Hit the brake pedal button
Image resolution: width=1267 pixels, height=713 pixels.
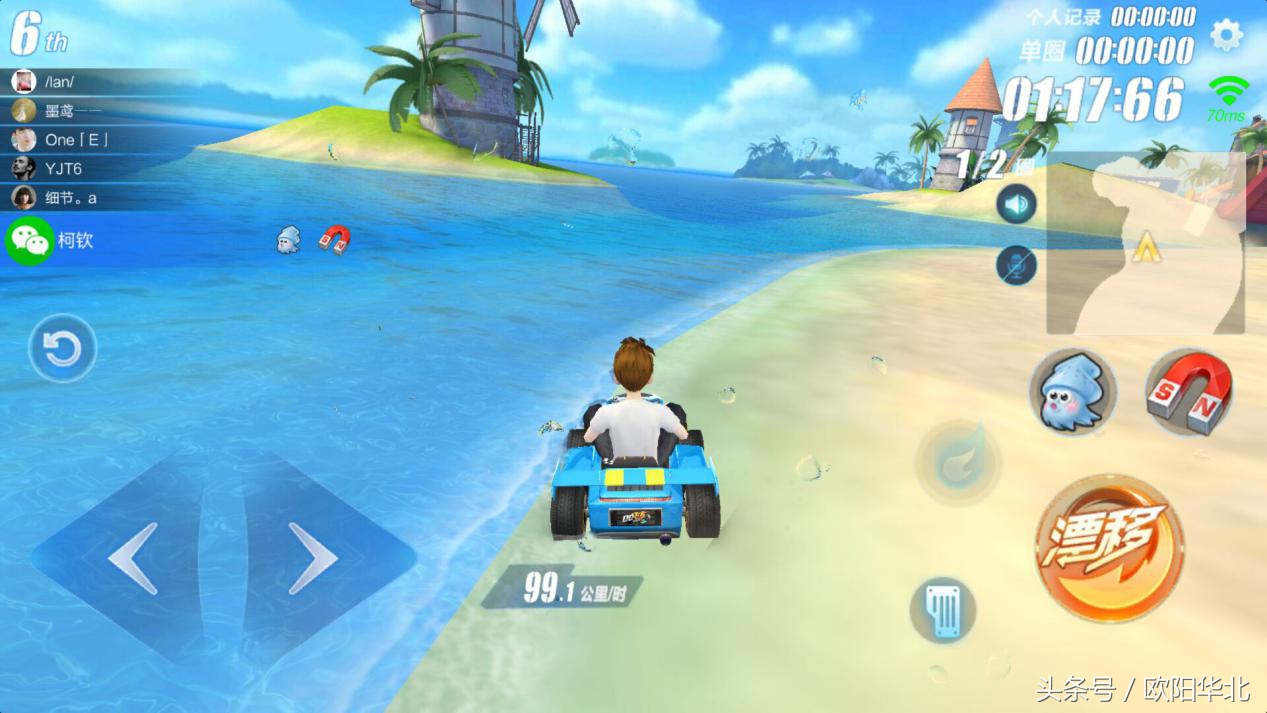(943, 608)
